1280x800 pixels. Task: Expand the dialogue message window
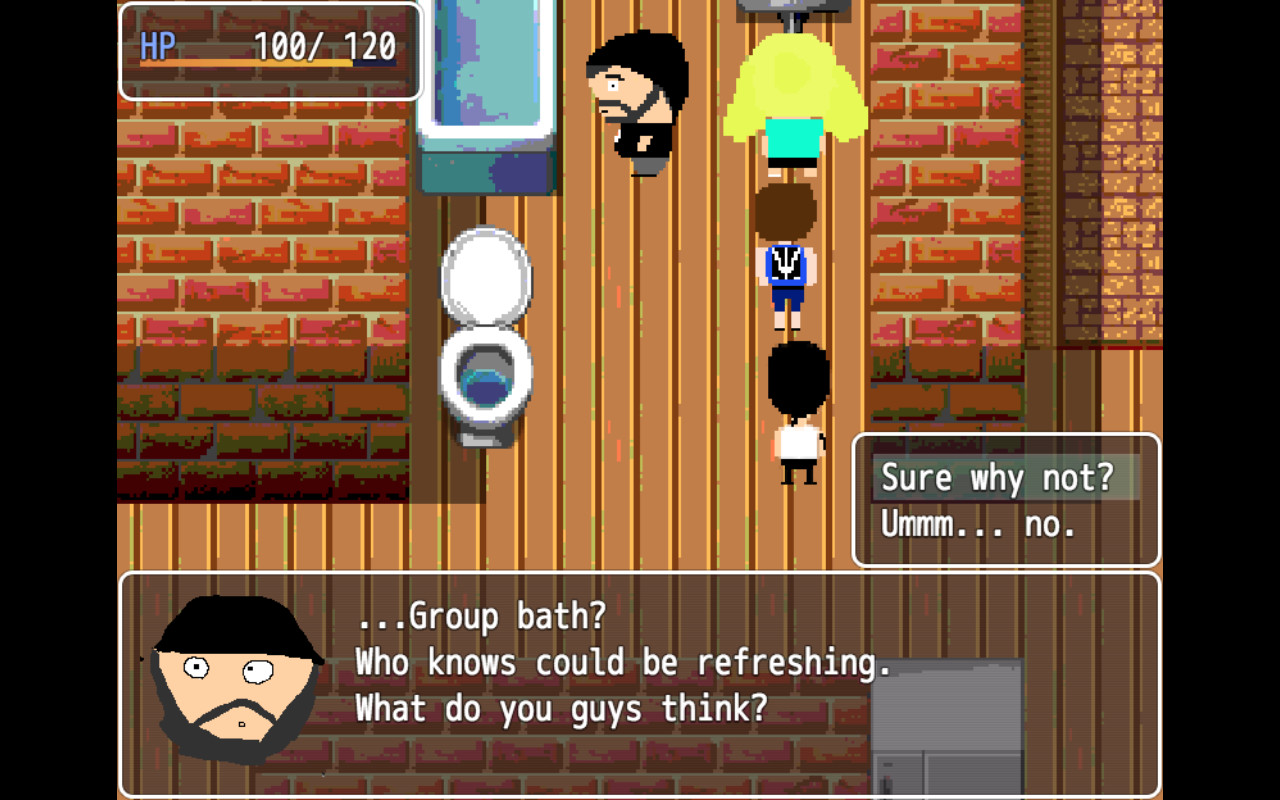point(640,685)
